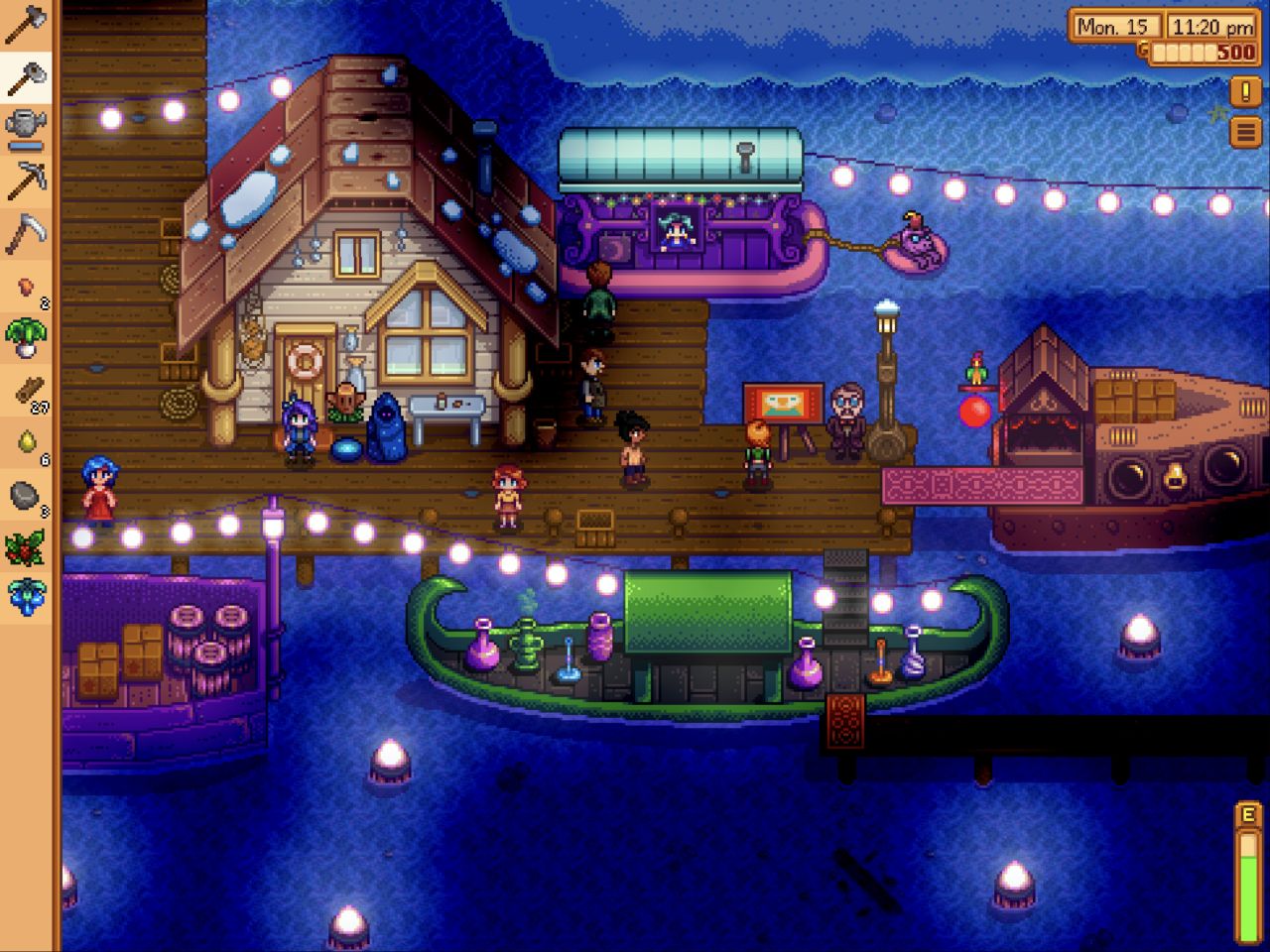Click the Mon. 15 date display
1270x952 pixels.
[1115, 27]
